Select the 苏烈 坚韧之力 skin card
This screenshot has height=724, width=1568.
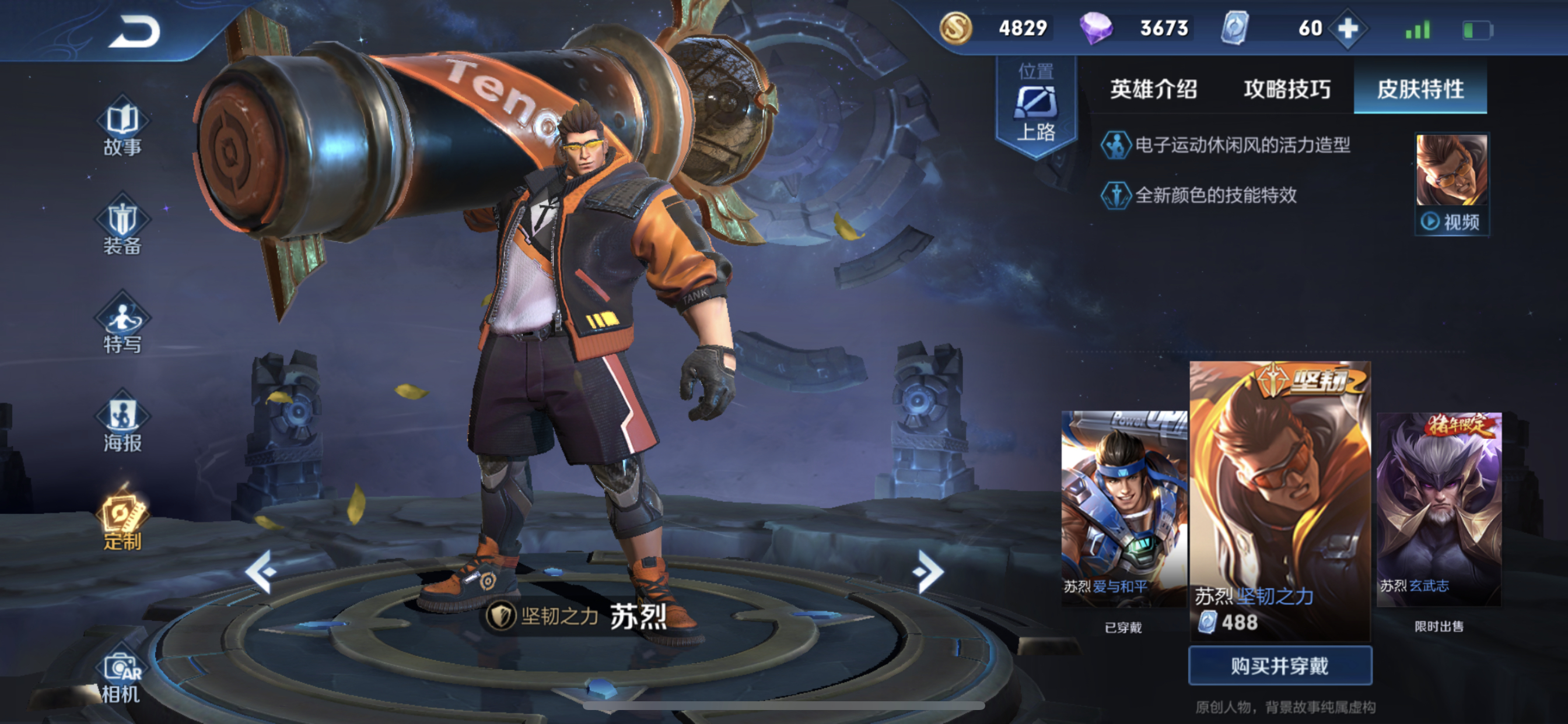coord(1280,499)
